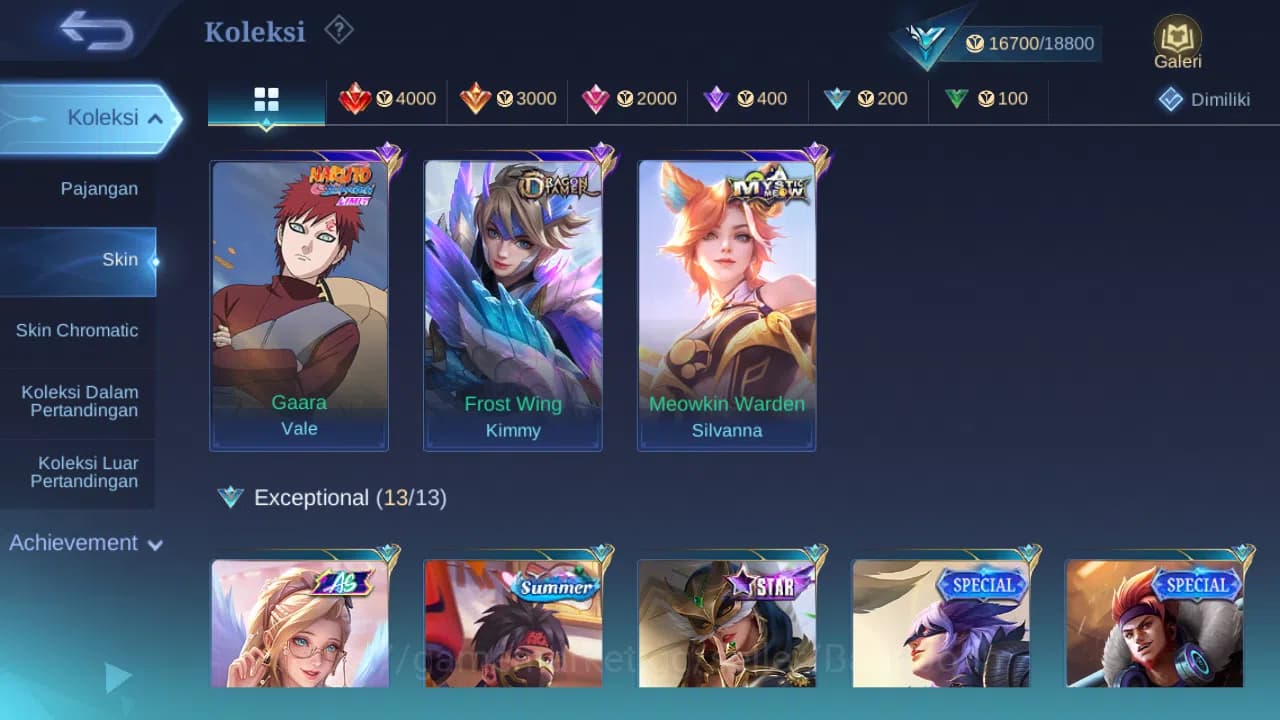
Task: Select the purple 400-point skin tier filter
Action: [748, 99]
